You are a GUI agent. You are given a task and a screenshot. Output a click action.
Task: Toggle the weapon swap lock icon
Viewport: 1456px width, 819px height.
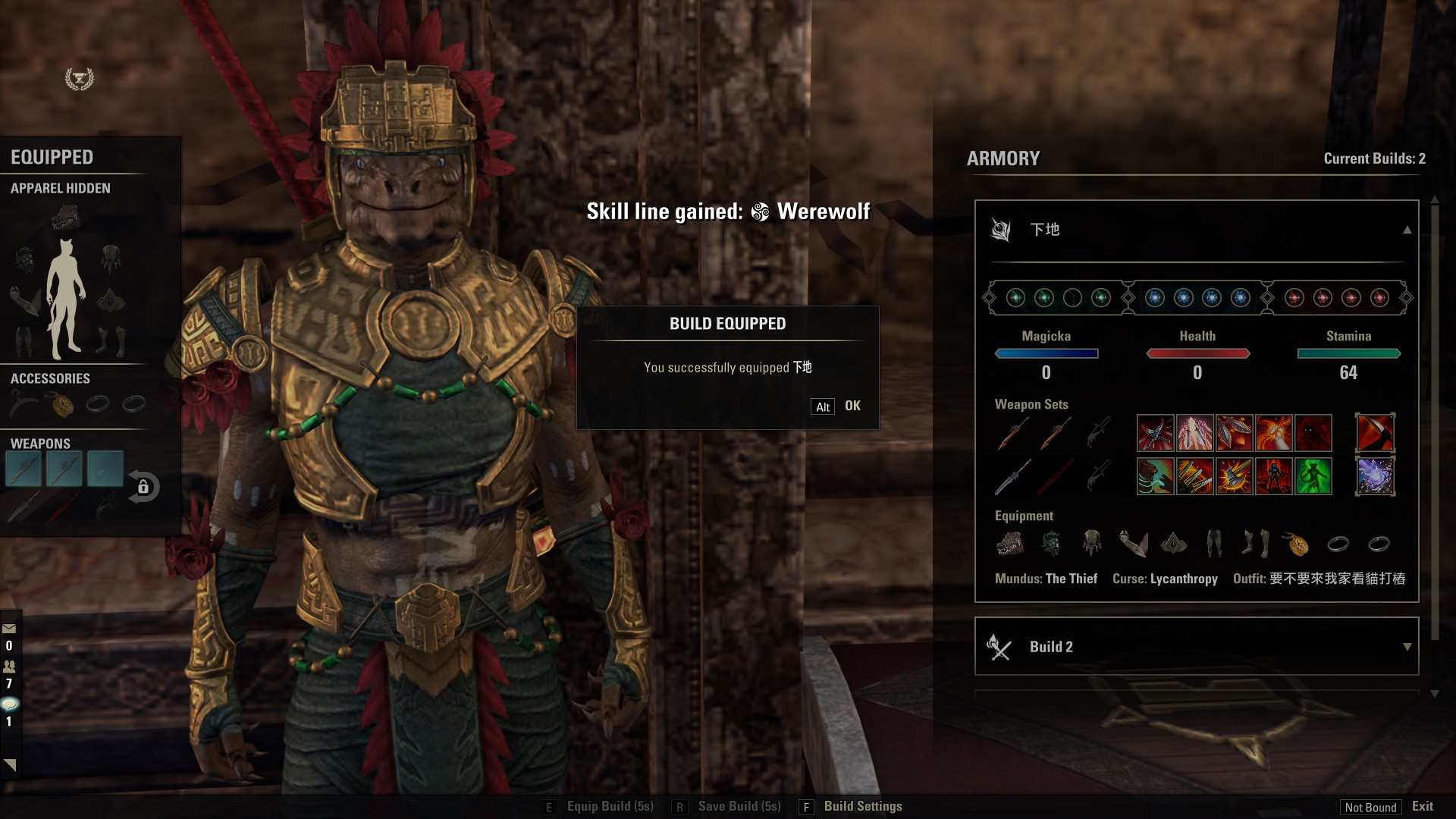pyautogui.click(x=143, y=487)
